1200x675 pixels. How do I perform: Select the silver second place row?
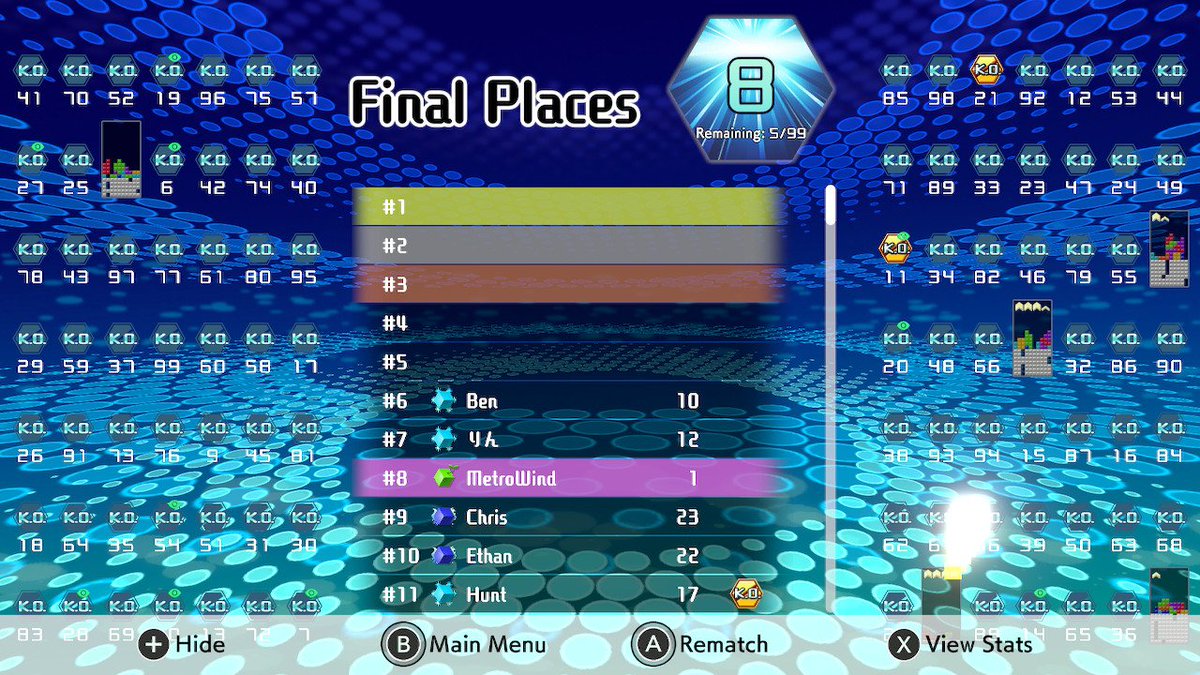point(565,246)
